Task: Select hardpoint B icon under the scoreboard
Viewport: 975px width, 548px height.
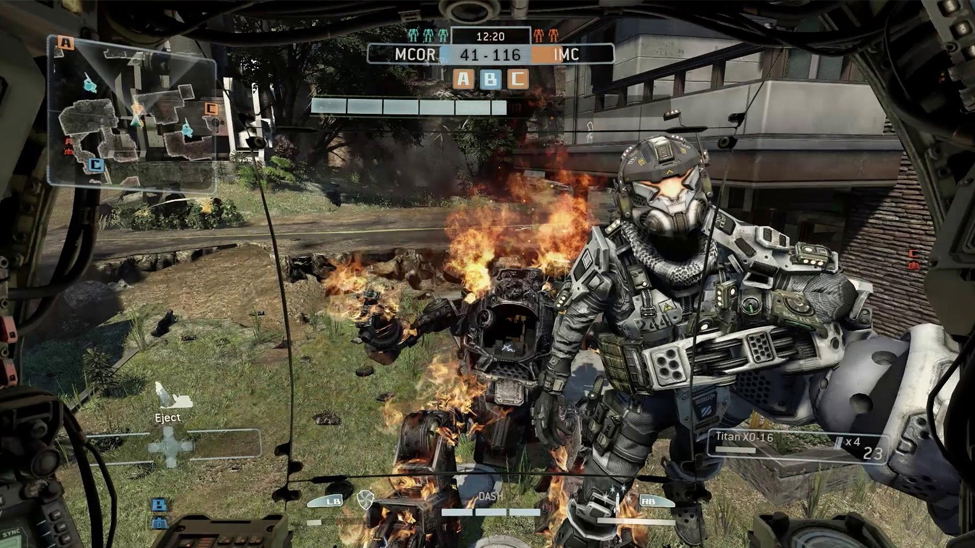Action: [490, 79]
